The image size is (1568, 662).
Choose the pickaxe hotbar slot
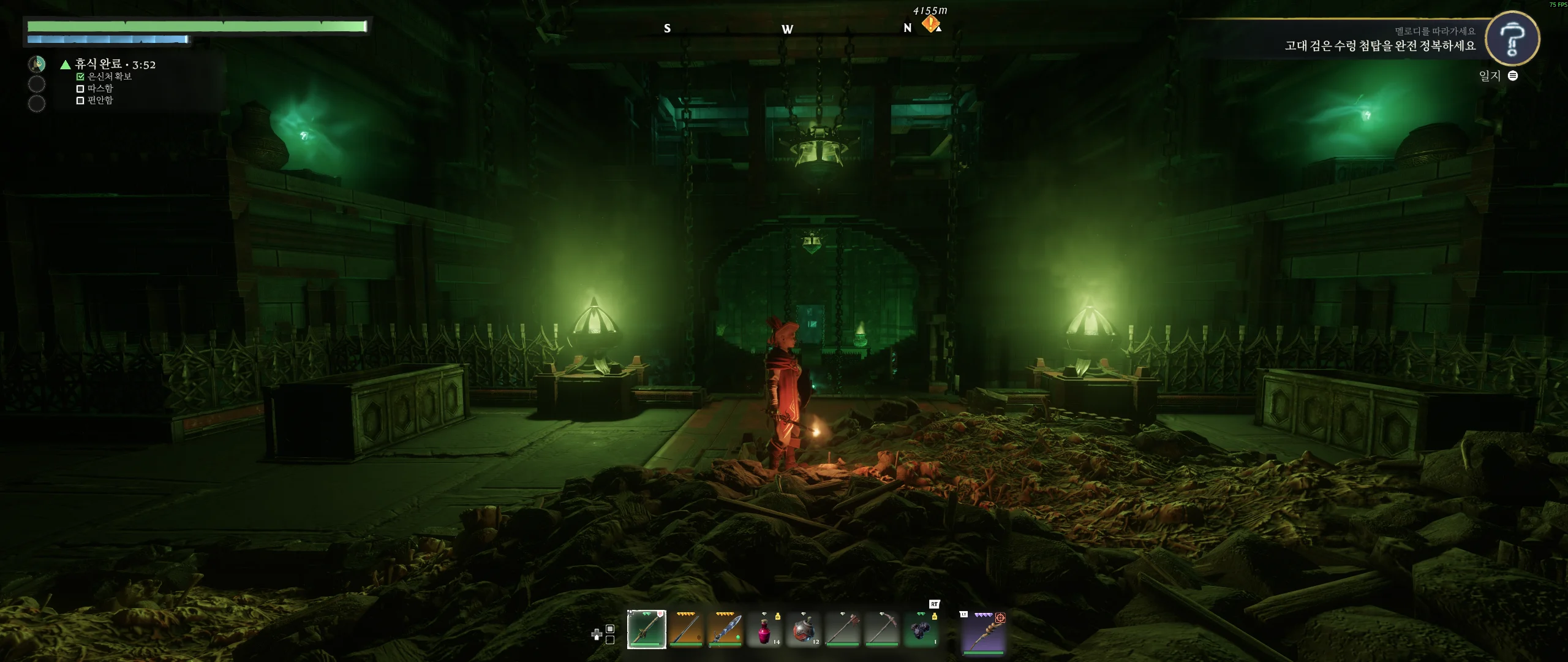click(881, 630)
